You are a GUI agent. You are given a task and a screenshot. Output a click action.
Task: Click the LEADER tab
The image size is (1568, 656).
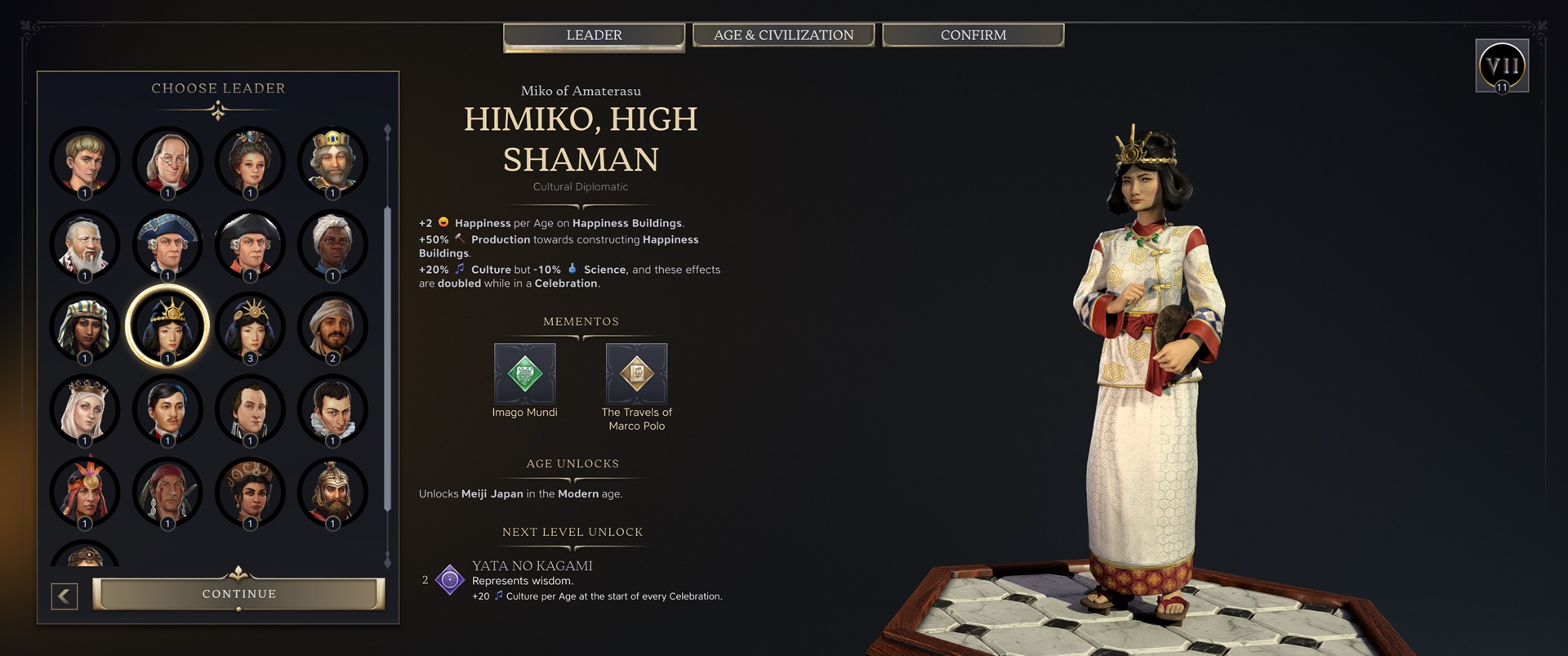(594, 35)
